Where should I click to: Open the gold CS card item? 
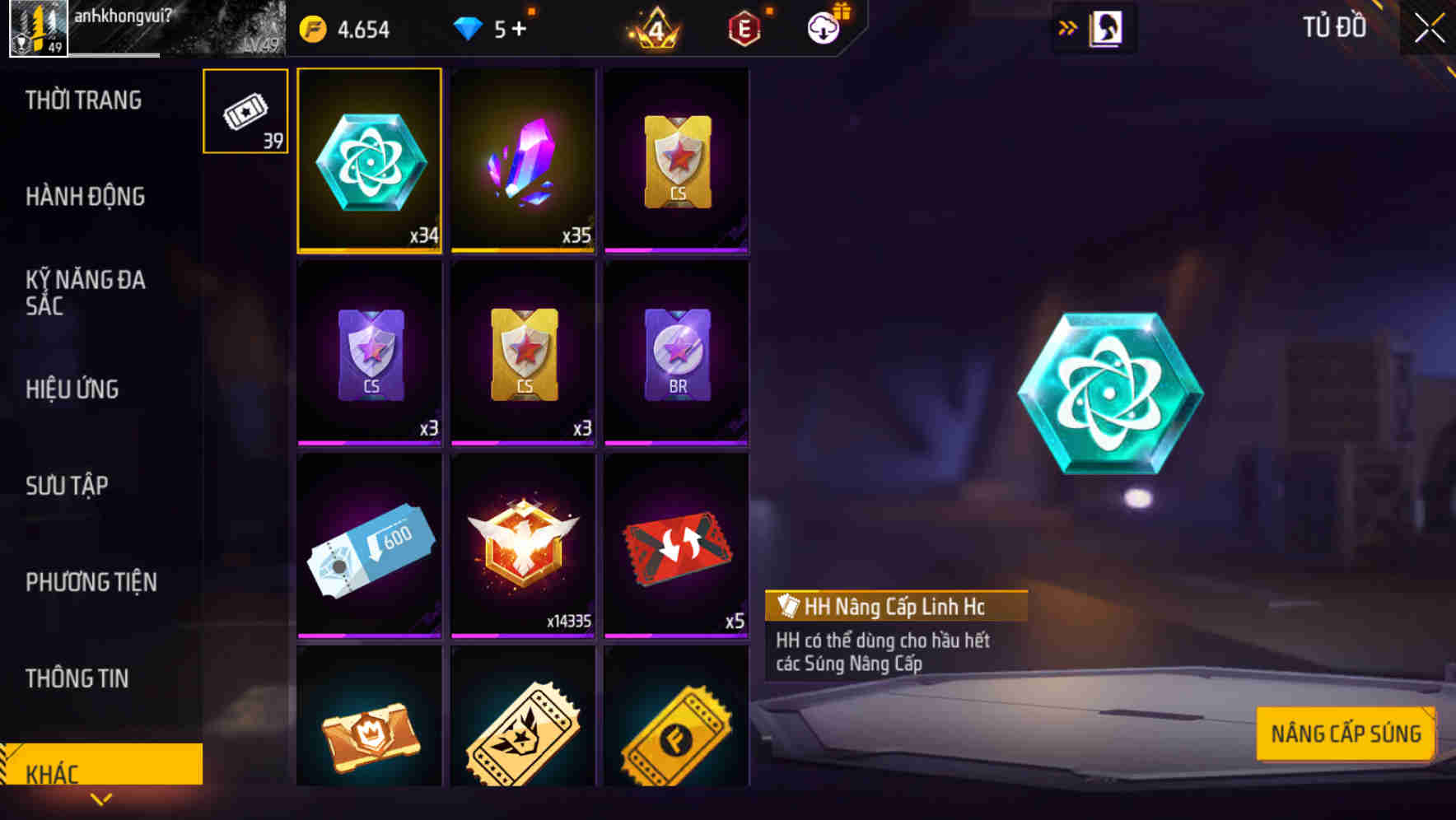tap(677, 161)
